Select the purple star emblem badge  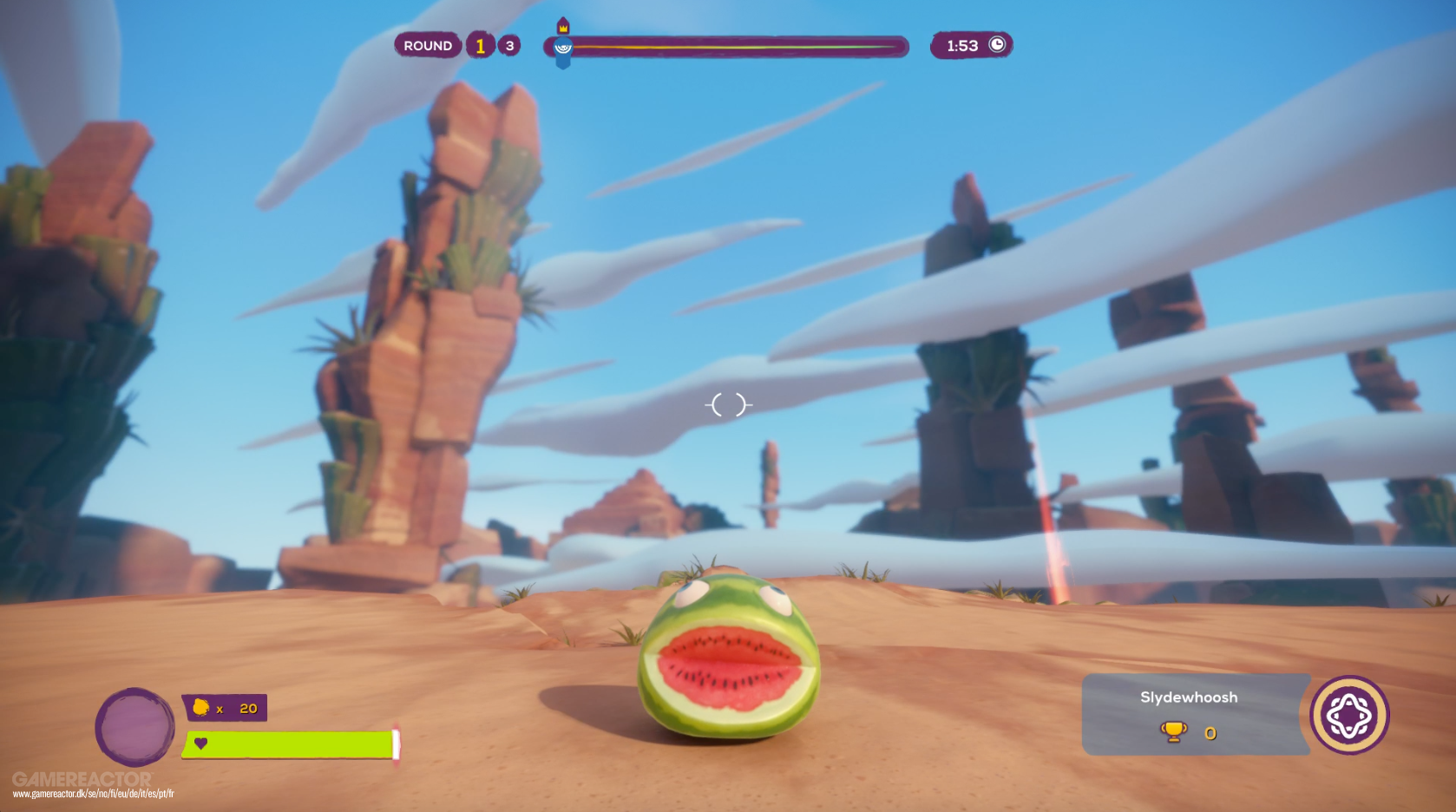coord(1346,712)
